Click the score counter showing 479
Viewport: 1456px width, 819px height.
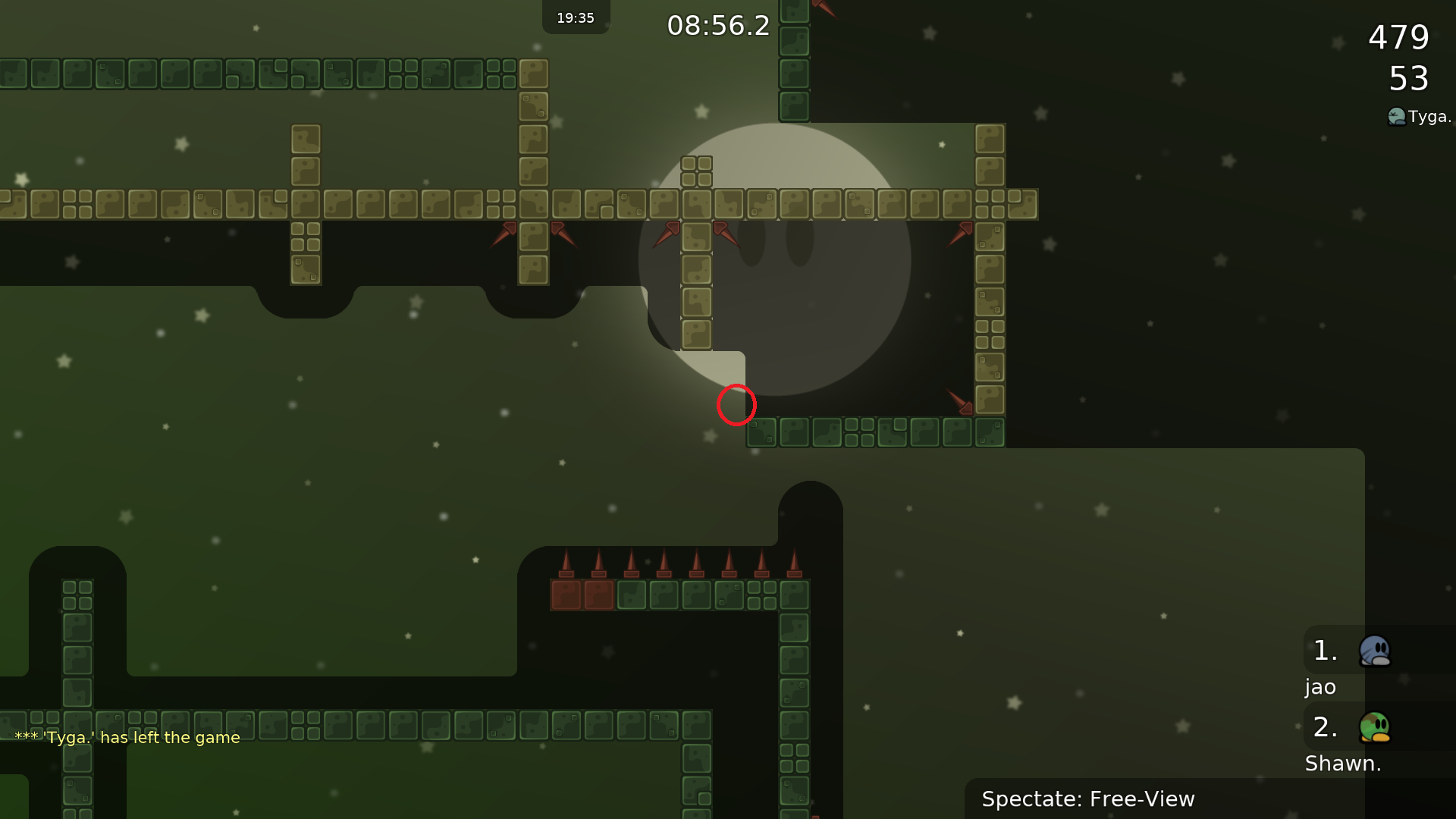pyautogui.click(x=1397, y=37)
